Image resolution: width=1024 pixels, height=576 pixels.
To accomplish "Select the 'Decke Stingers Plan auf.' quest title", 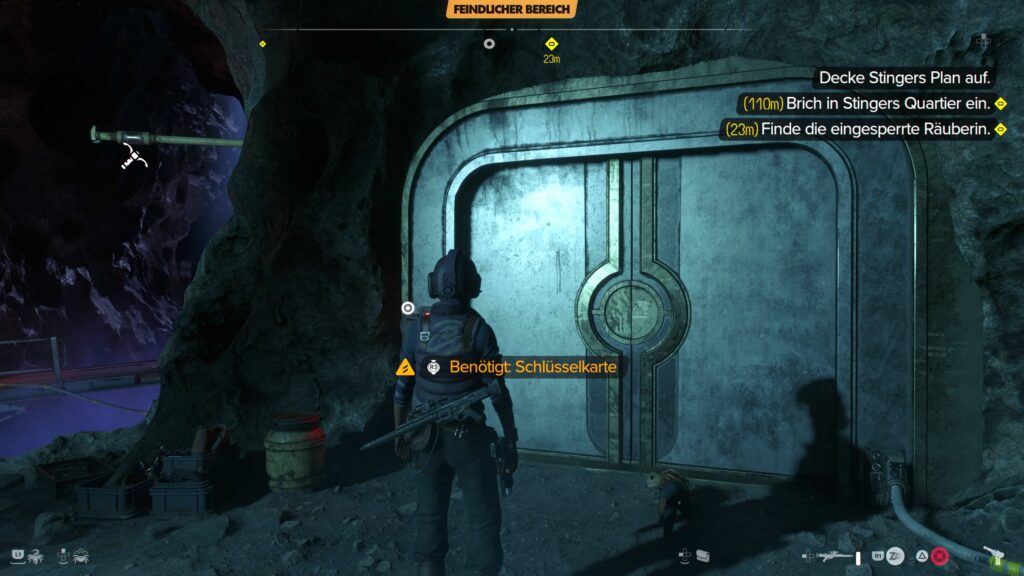I will 898,77.
